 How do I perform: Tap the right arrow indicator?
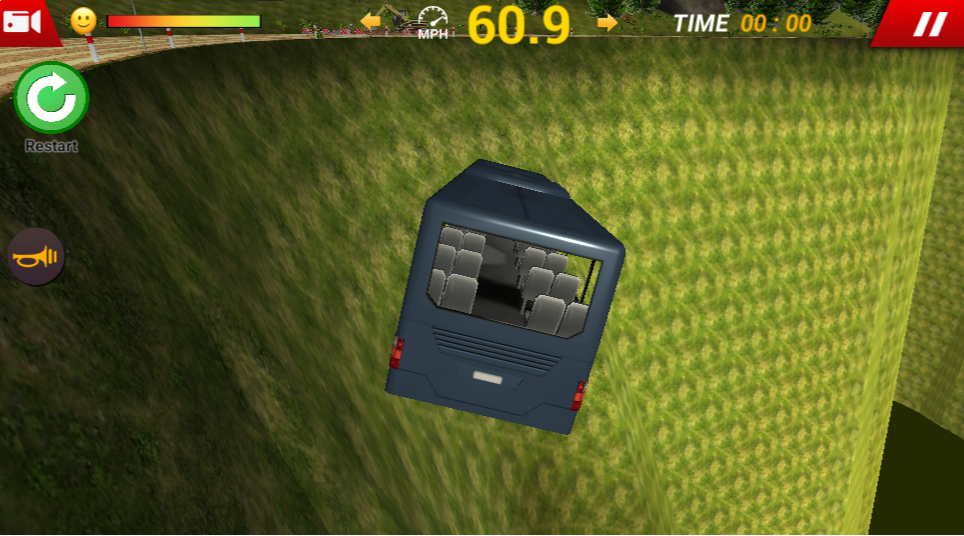click(x=606, y=22)
